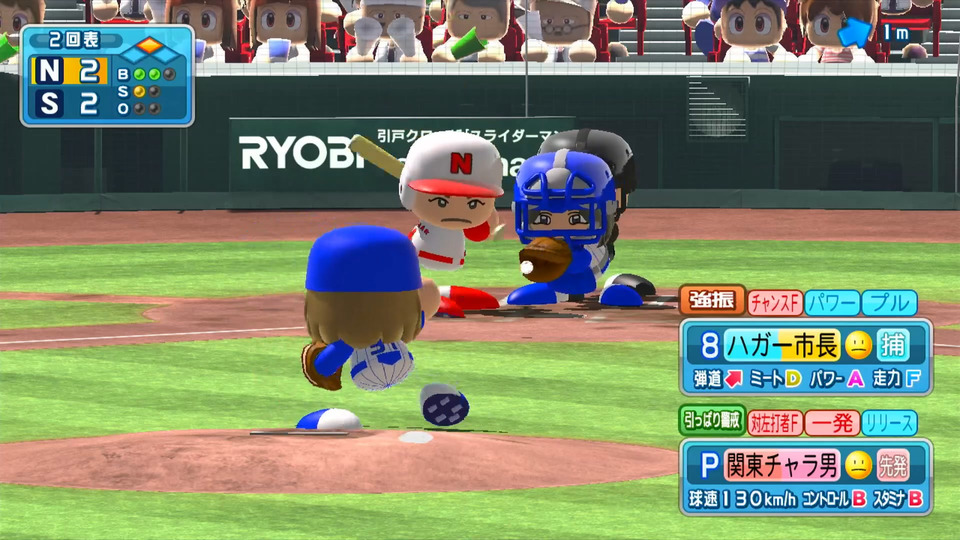Select the batter's blue パワー skill tag

click(x=831, y=301)
